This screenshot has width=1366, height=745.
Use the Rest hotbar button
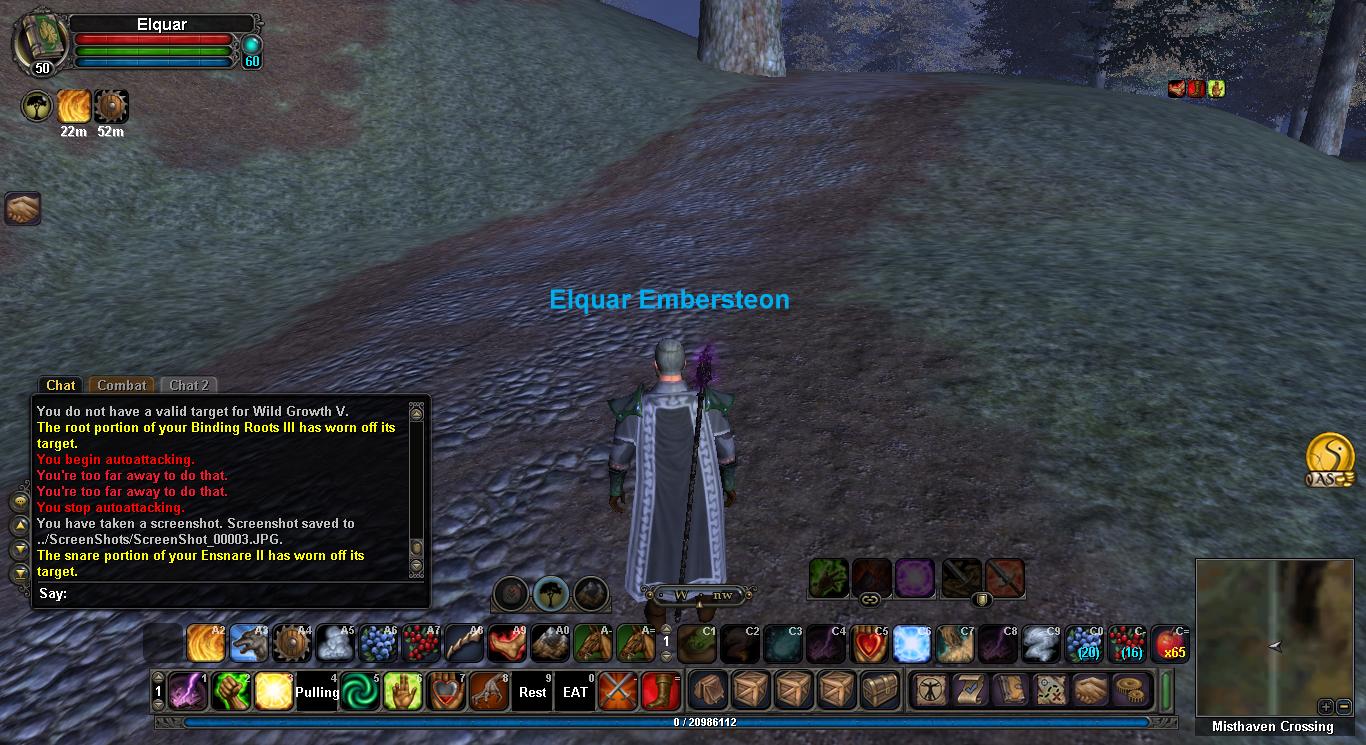point(533,691)
